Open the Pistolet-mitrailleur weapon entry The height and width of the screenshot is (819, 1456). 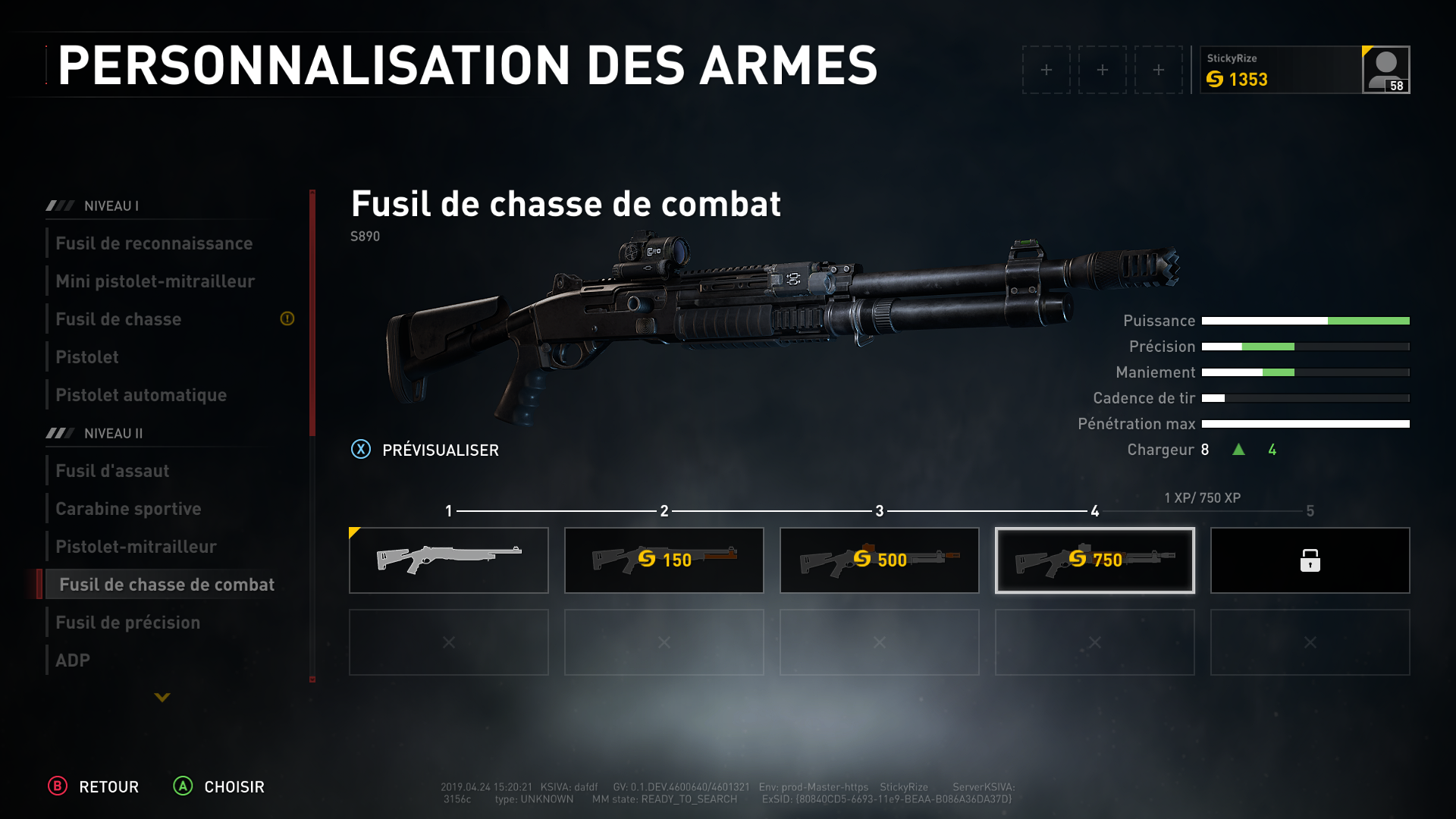pos(136,547)
